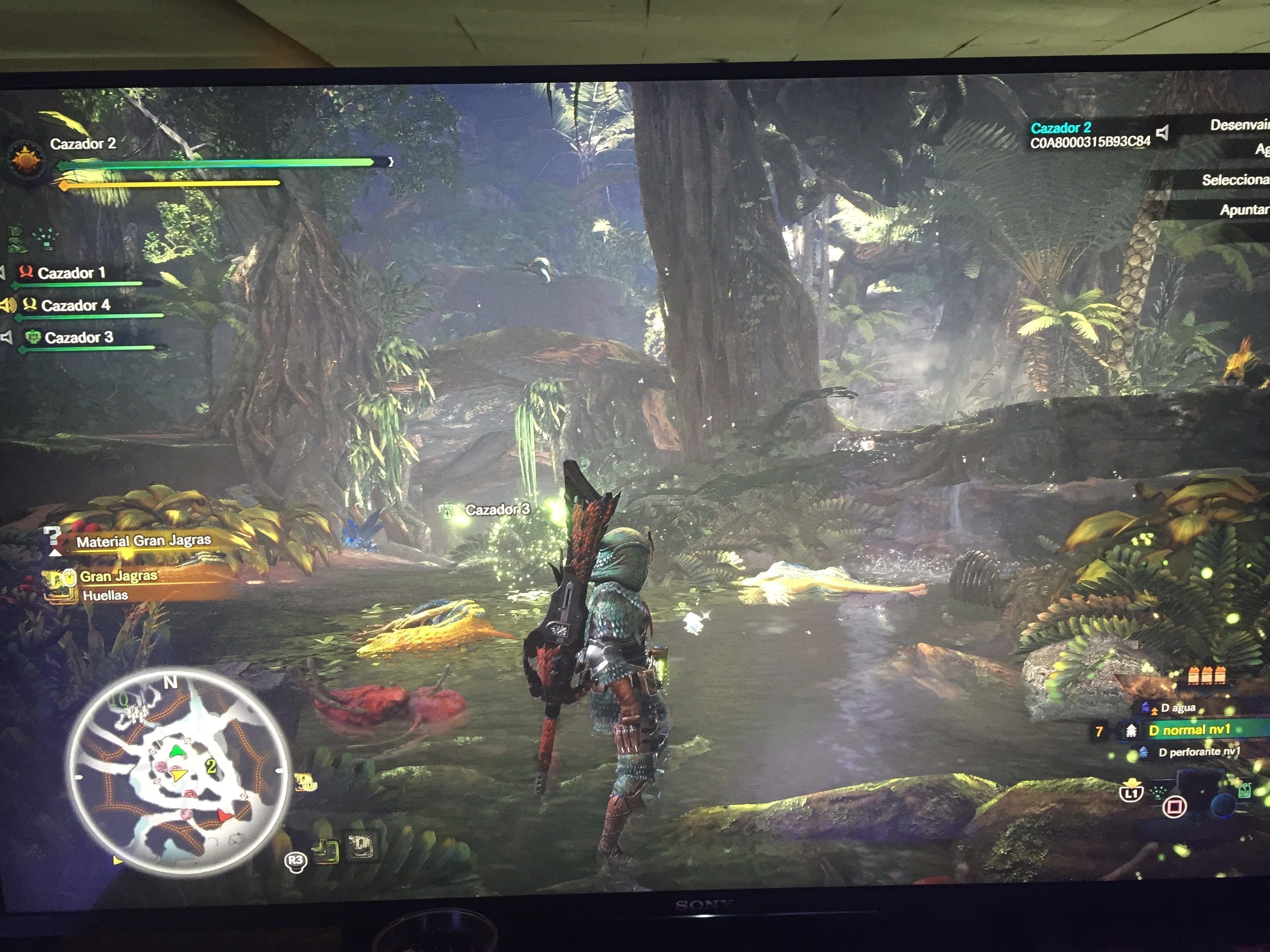Switch to D agua ammo
Image resolution: width=1270 pixels, height=952 pixels.
(x=1177, y=708)
